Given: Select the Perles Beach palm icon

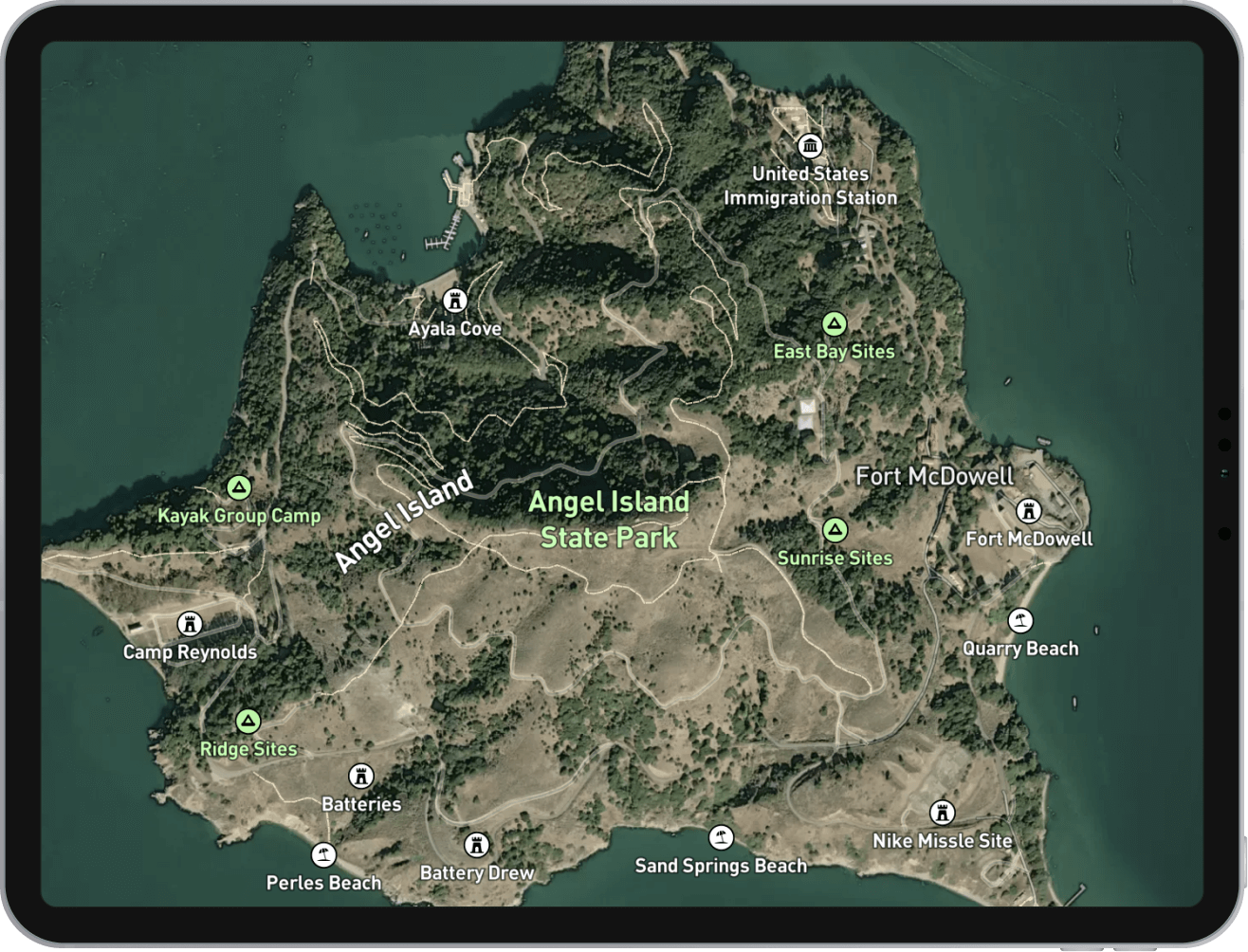Looking at the screenshot, I should pyautogui.click(x=323, y=853).
